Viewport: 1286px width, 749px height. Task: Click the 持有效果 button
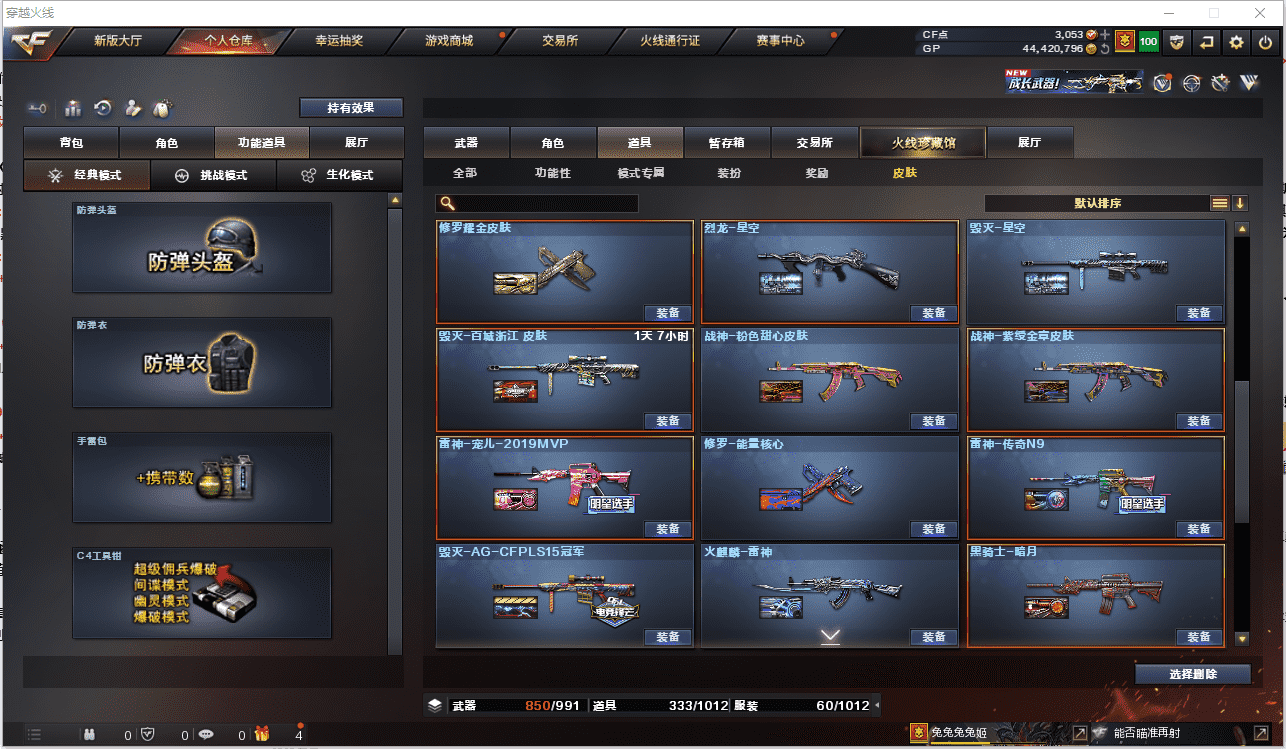(350, 107)
